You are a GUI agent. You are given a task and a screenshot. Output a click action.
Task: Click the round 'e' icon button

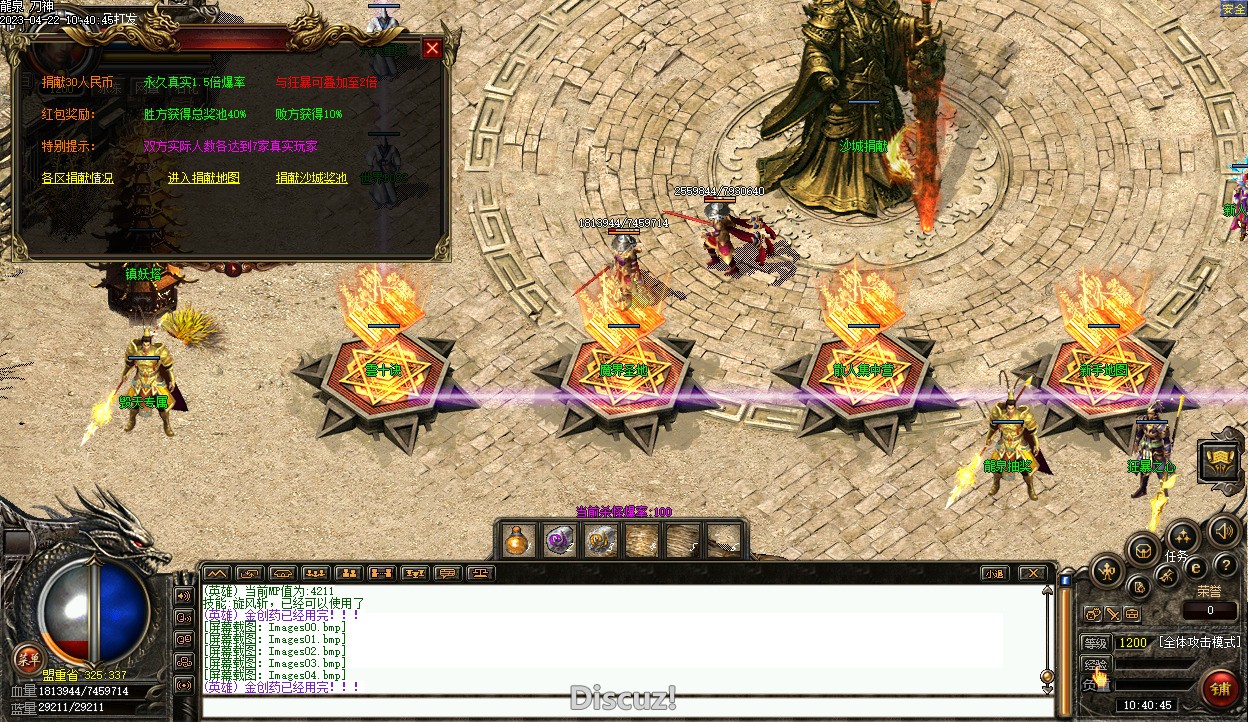(1195, 568)
